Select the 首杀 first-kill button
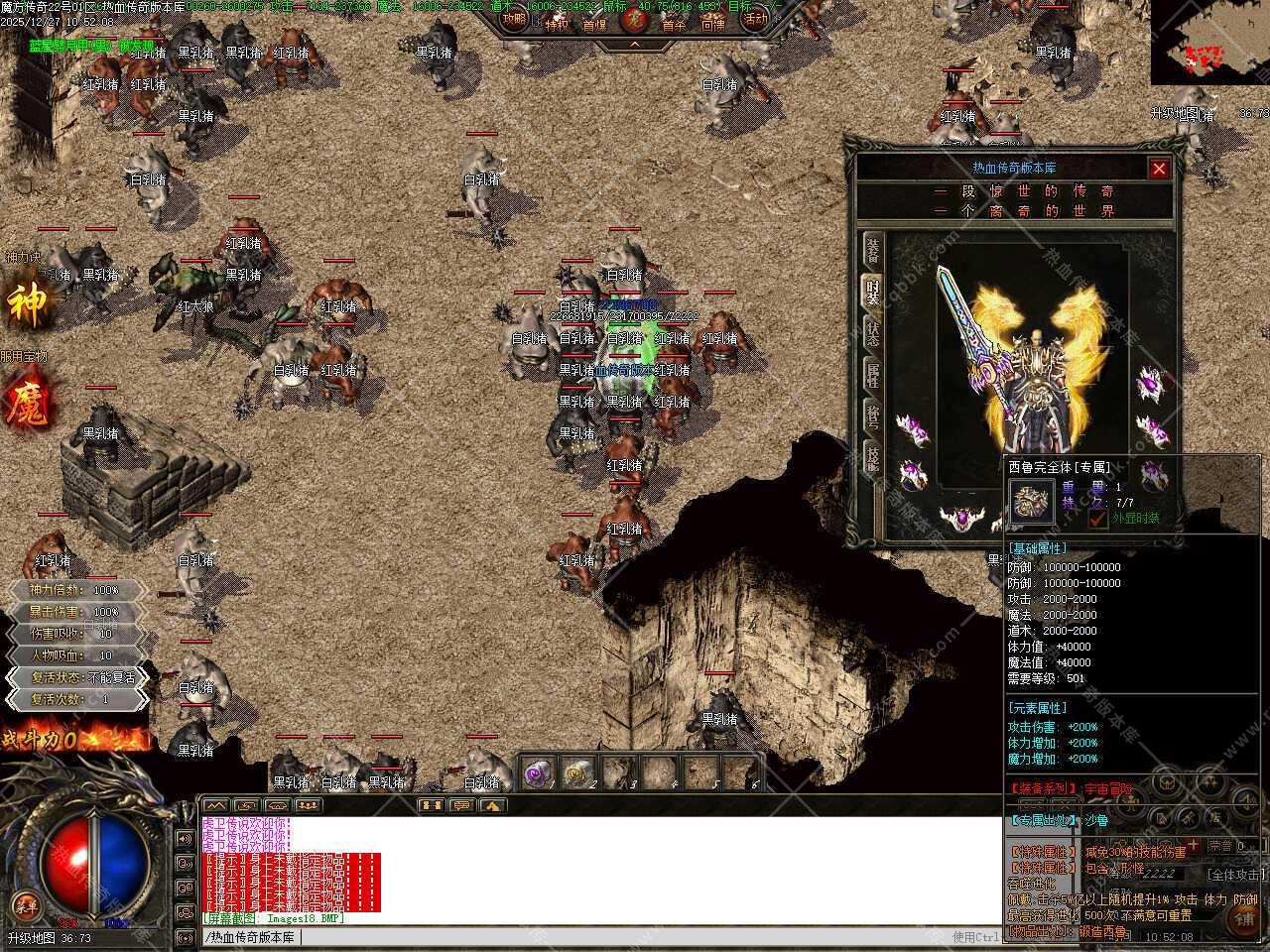1270x952 pixels. [x=674, y=24]
